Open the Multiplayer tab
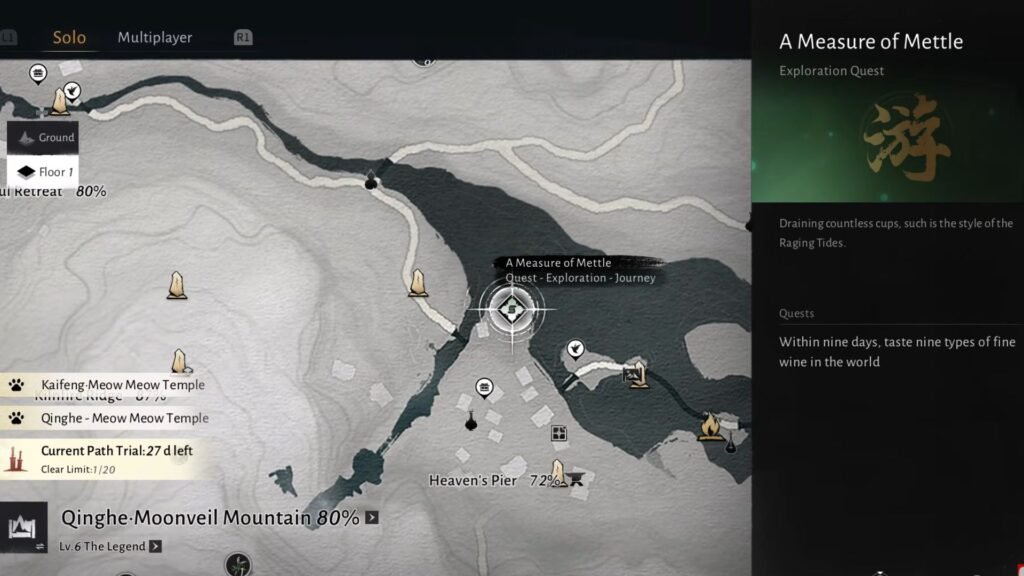 (x=155, y=38)
